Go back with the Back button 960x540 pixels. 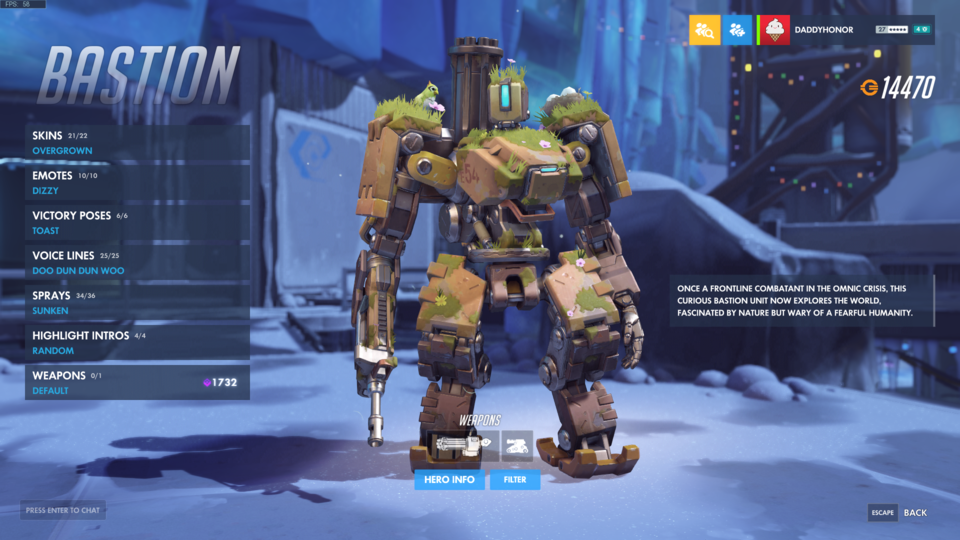[x=901, y=513]
